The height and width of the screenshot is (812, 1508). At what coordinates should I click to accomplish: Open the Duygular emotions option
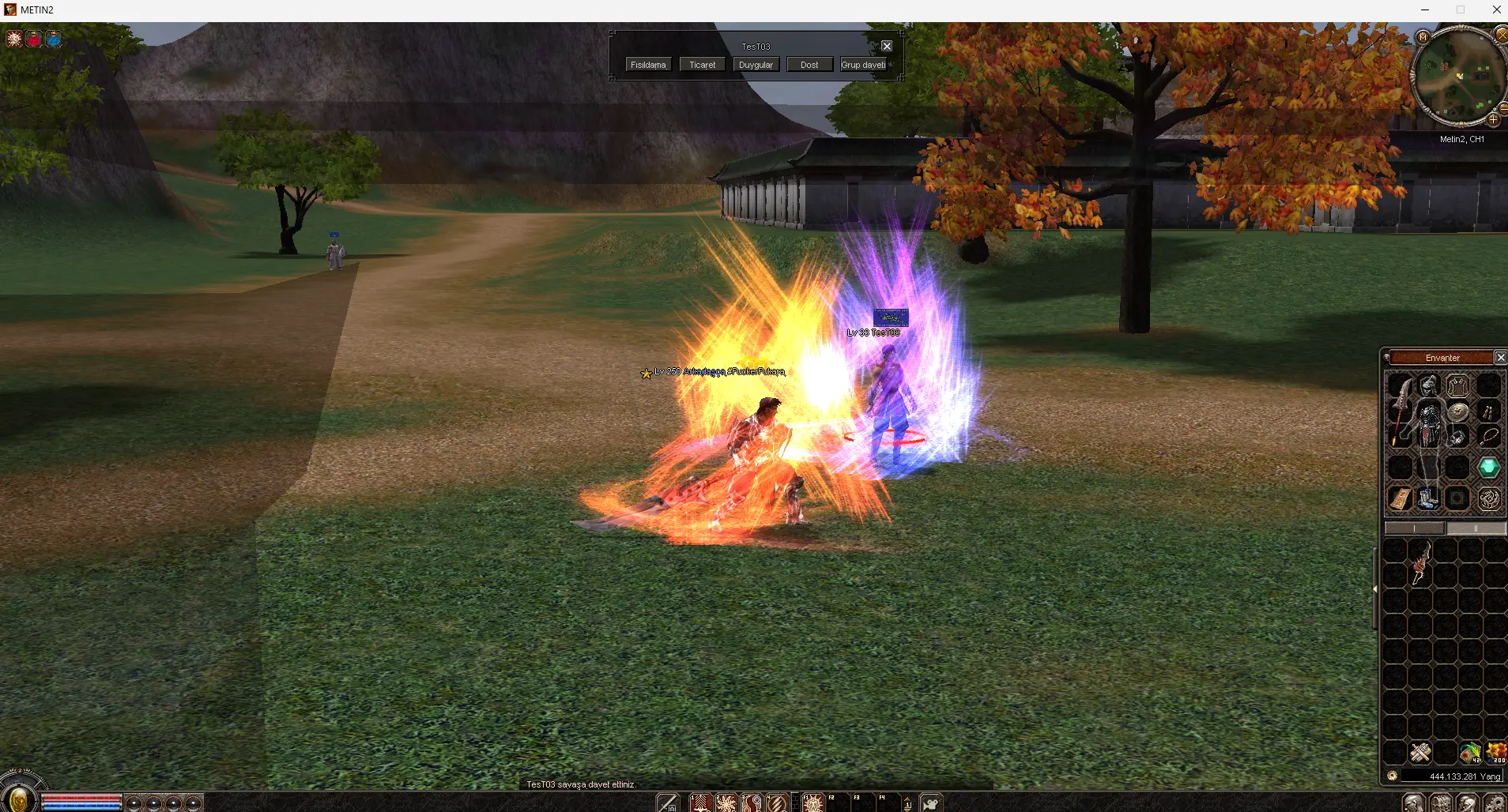tap(756, 65)
